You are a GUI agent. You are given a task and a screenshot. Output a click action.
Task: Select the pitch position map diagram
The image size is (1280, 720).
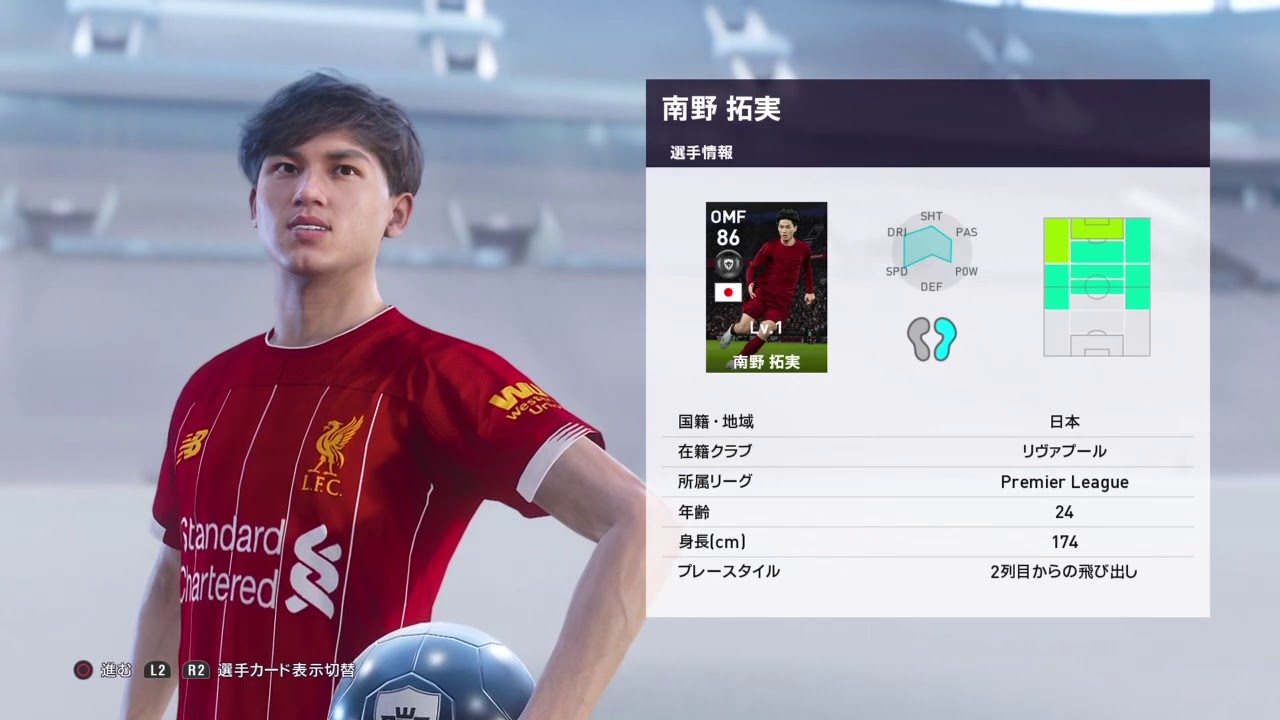click(x=1096, y=286)
